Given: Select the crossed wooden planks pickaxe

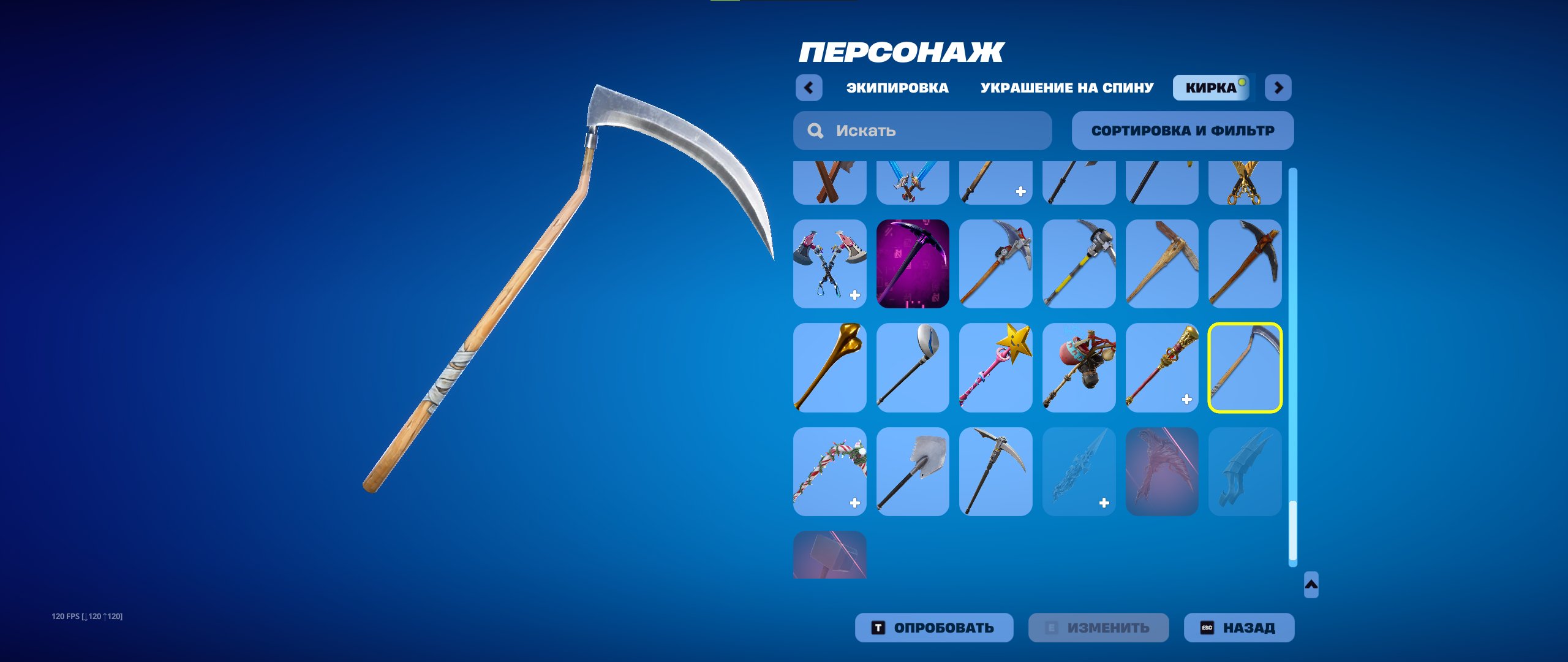Looking at the screenshot, I should coord(829,182).
